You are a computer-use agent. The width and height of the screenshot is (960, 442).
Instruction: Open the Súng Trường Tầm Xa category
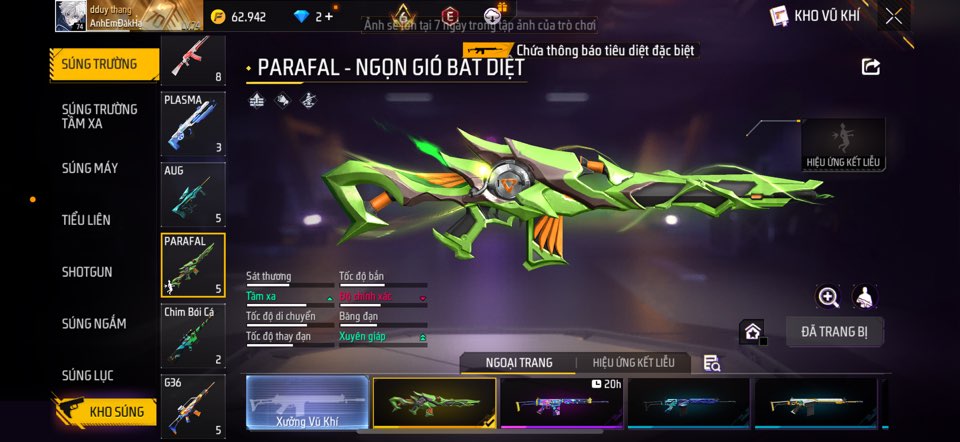[100, 116]
